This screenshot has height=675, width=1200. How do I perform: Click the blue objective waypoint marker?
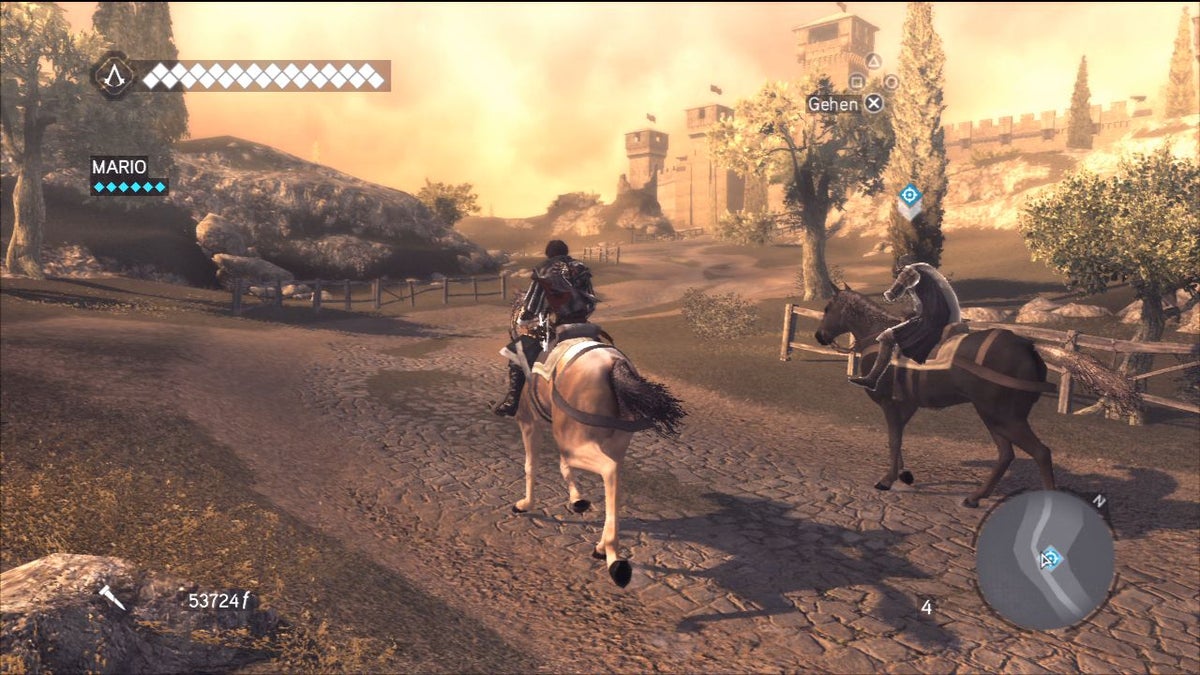[x=909, y=195]
